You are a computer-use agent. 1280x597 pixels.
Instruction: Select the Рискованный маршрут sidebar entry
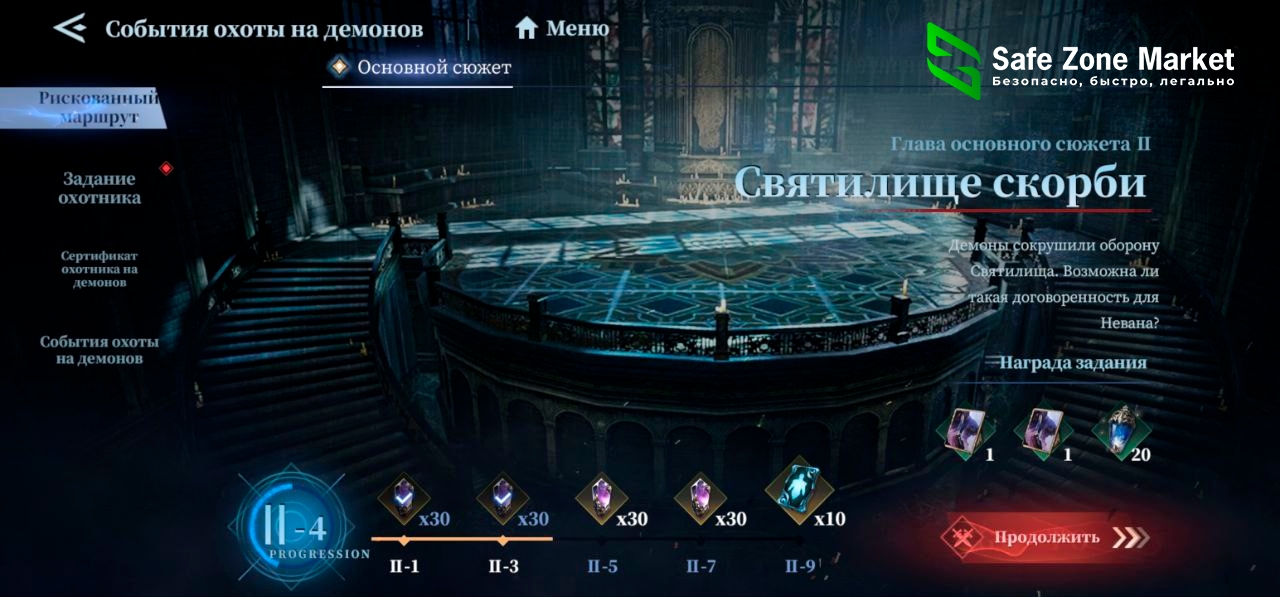pos(96,108)
